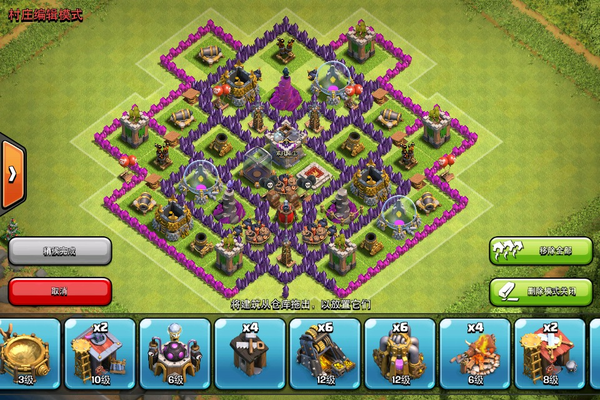Select the level 6 laboratory slot
Image resolution: width=600 pixels, height=400 pixels.
174,353
